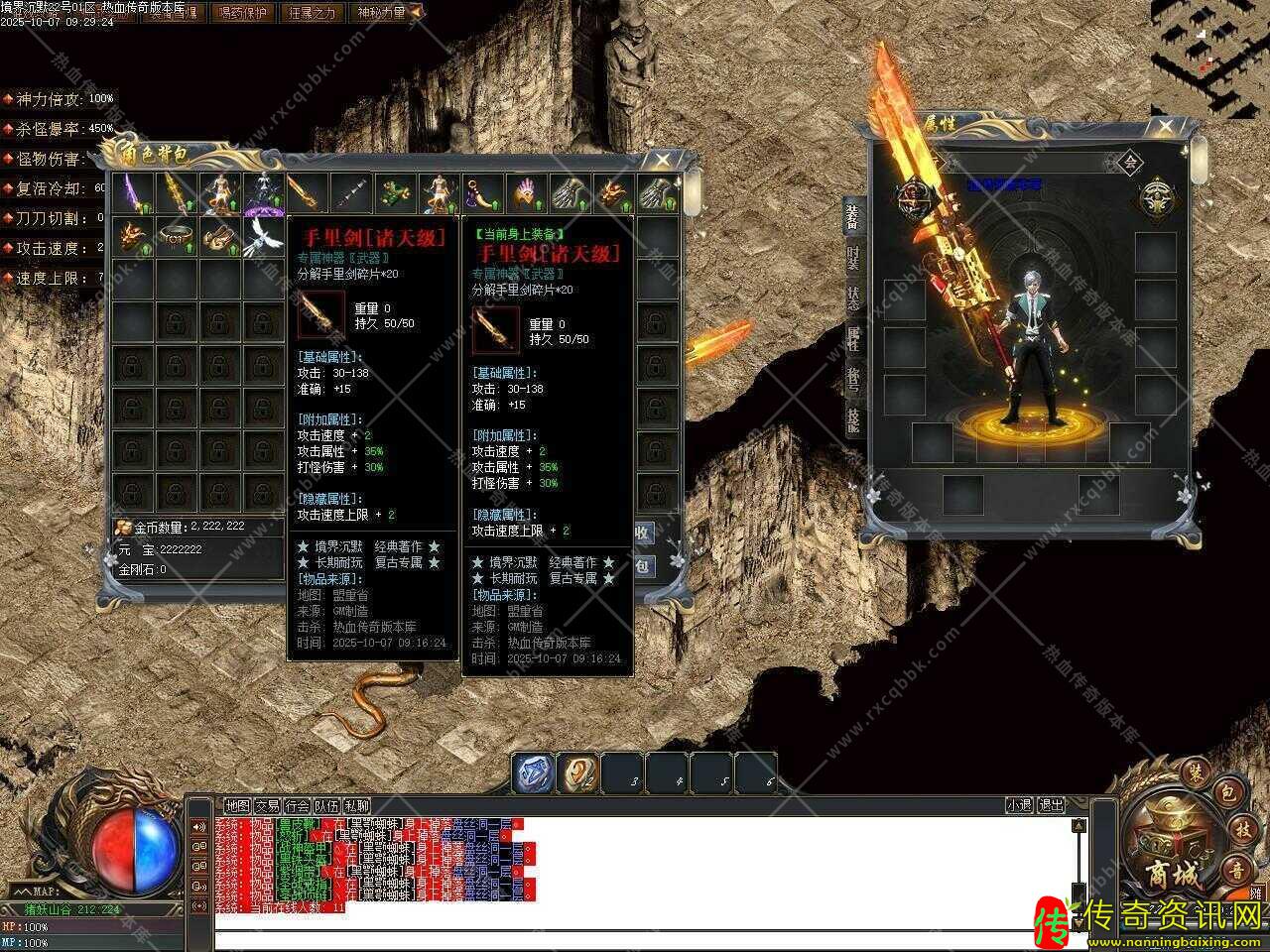Viewport: 1270px width, 952px height.
Task: Select the 技能 skills tab
Action: (x=853, y=419)
